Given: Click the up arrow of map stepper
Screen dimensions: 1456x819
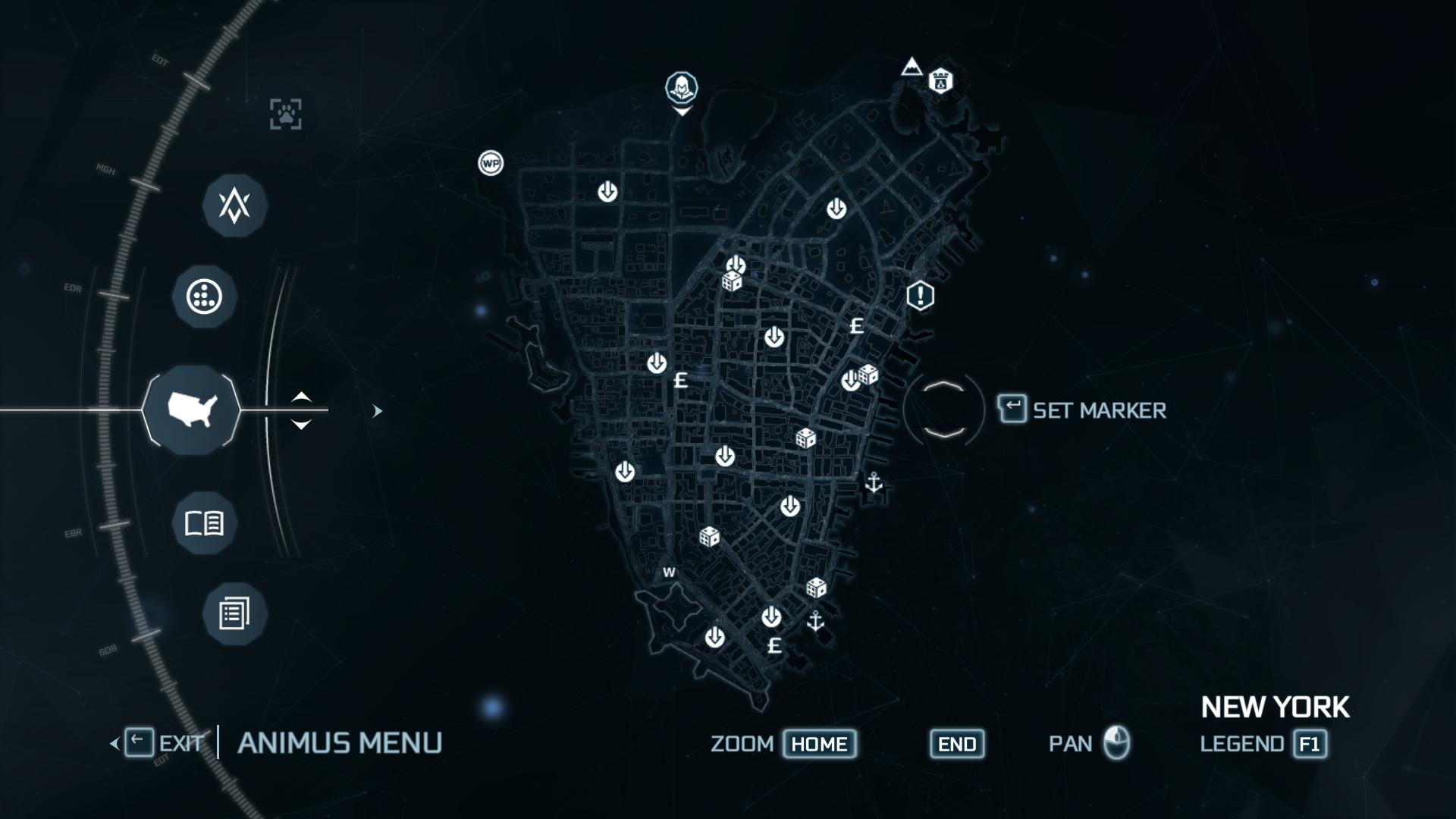Looking at the screenshot, I should 301,397.
